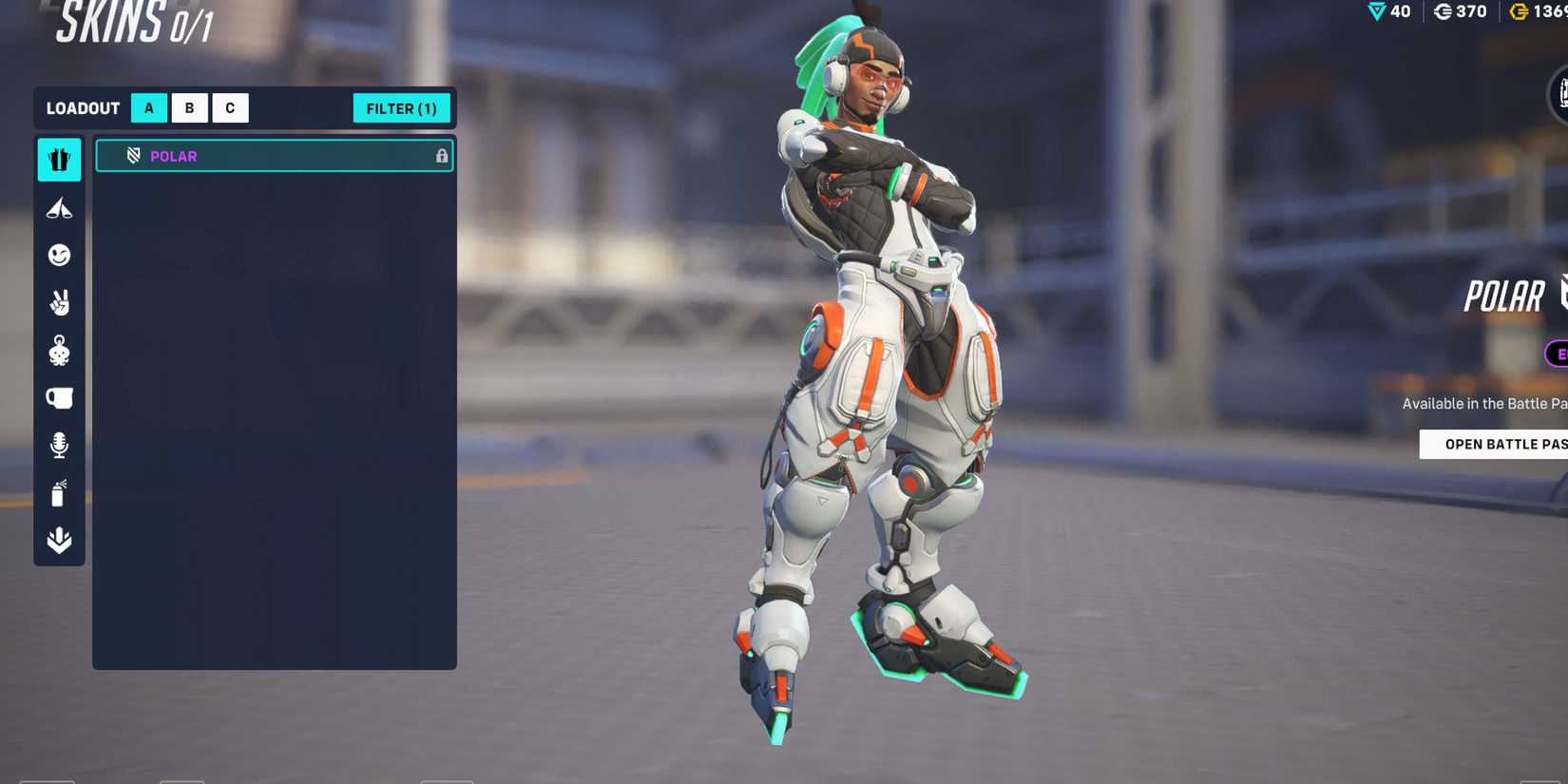Click the coin currency counter showing 370

tap(1460, 12)
